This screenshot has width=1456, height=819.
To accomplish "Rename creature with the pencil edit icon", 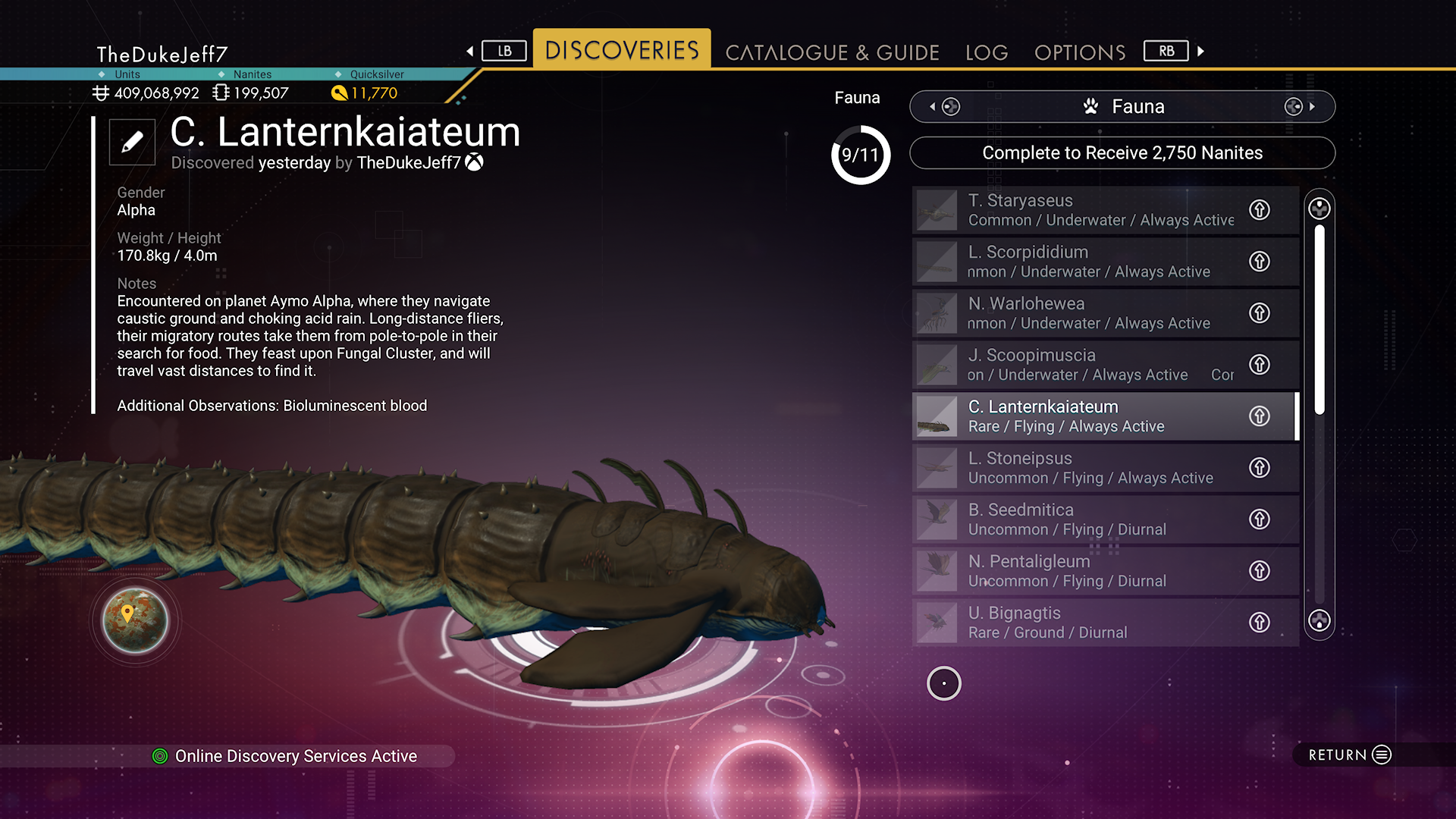I will coord(132,142).
